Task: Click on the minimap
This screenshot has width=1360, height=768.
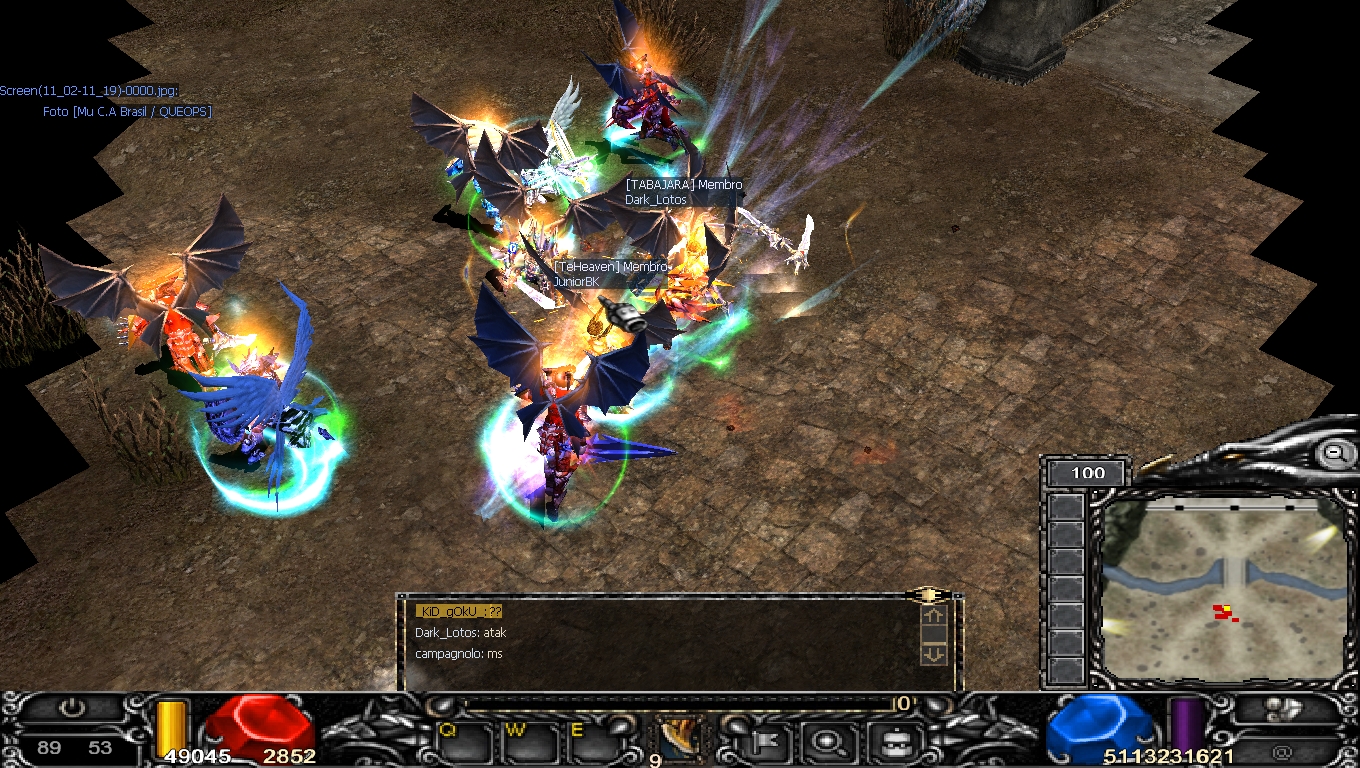Action: [1220, 590]
